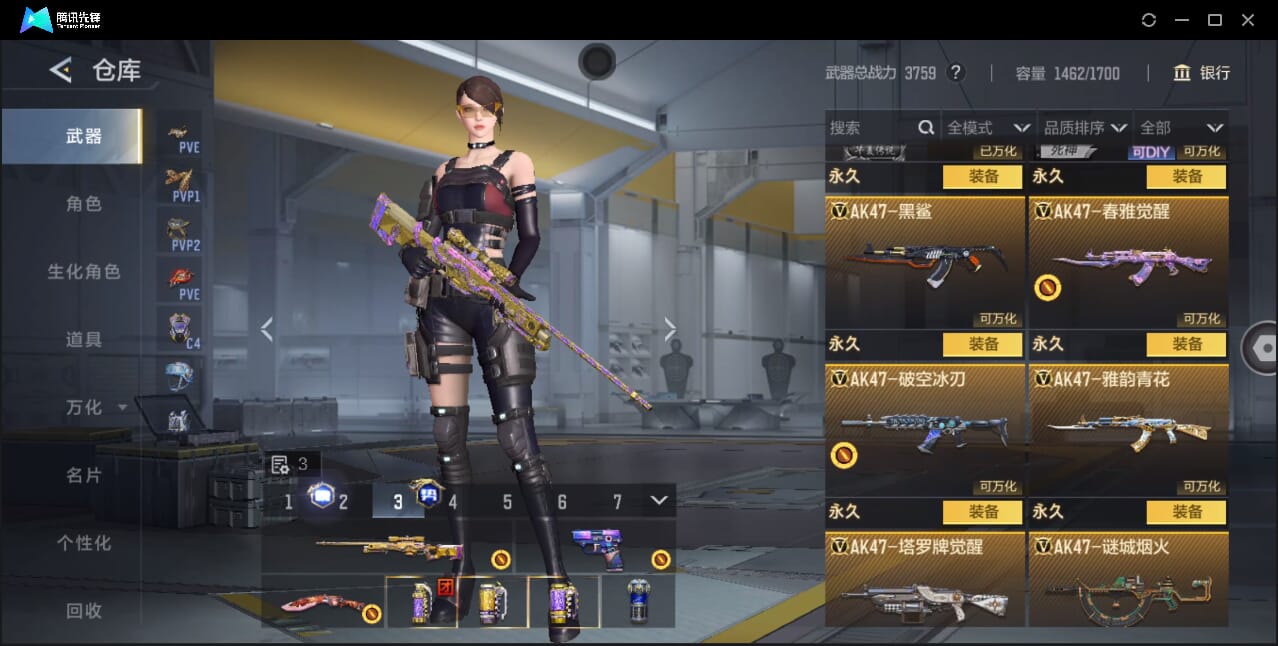This screenshot has width=1278, height=646.
Task: Open the 银行 bank
Action: point(1202,73)
